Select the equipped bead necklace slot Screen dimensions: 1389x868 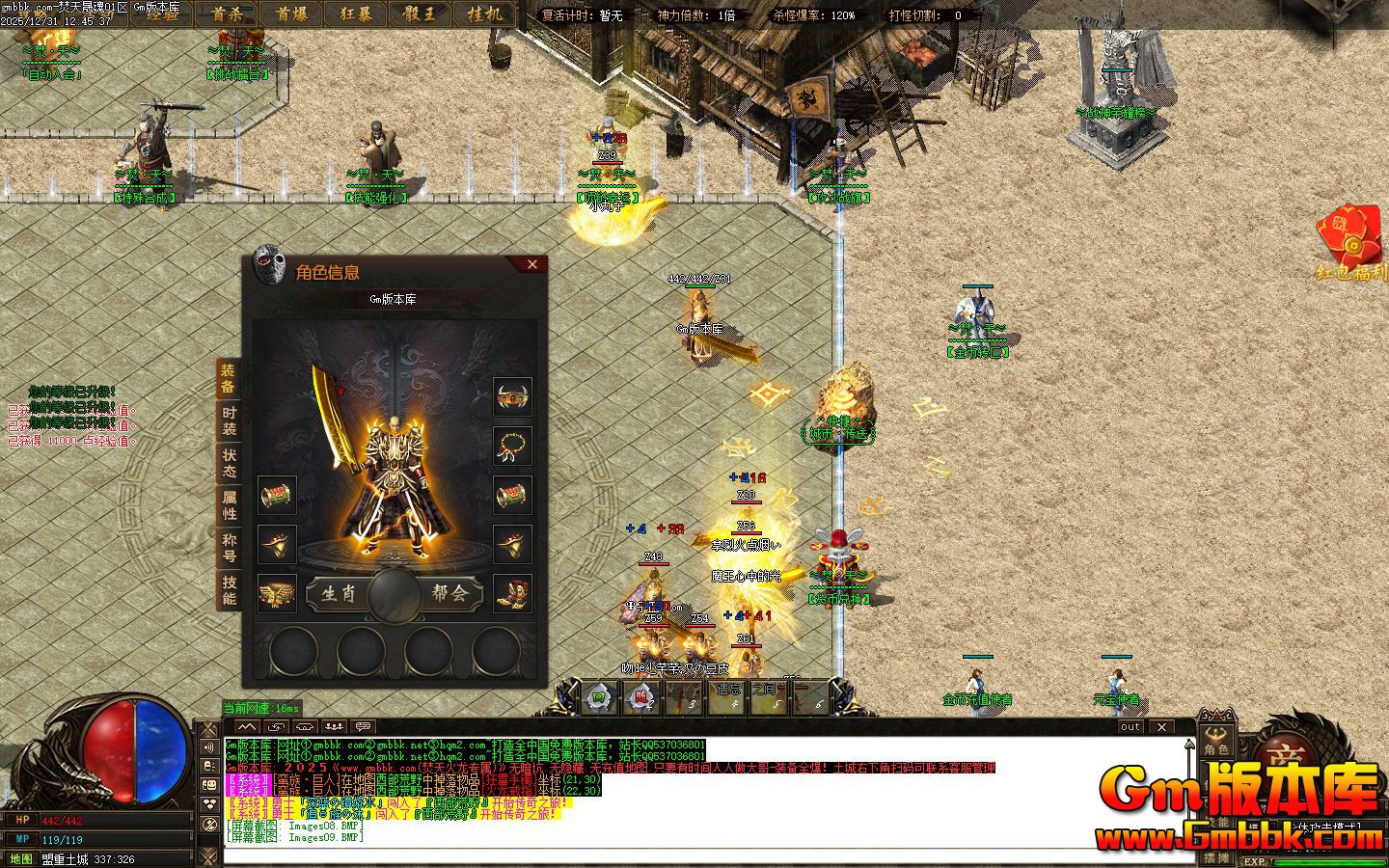coord(512,446)
